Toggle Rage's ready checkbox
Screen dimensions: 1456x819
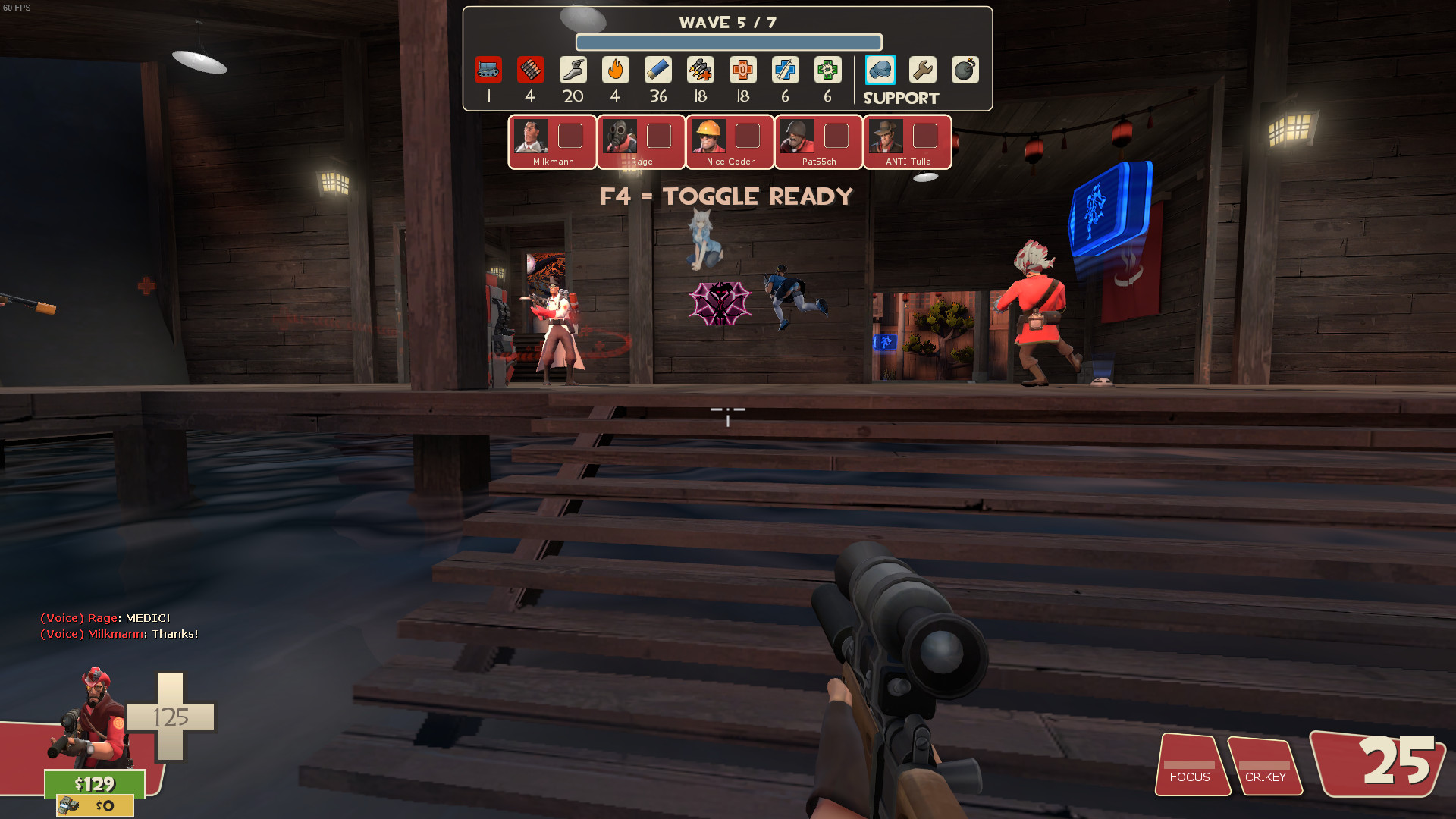coord(658,136)
